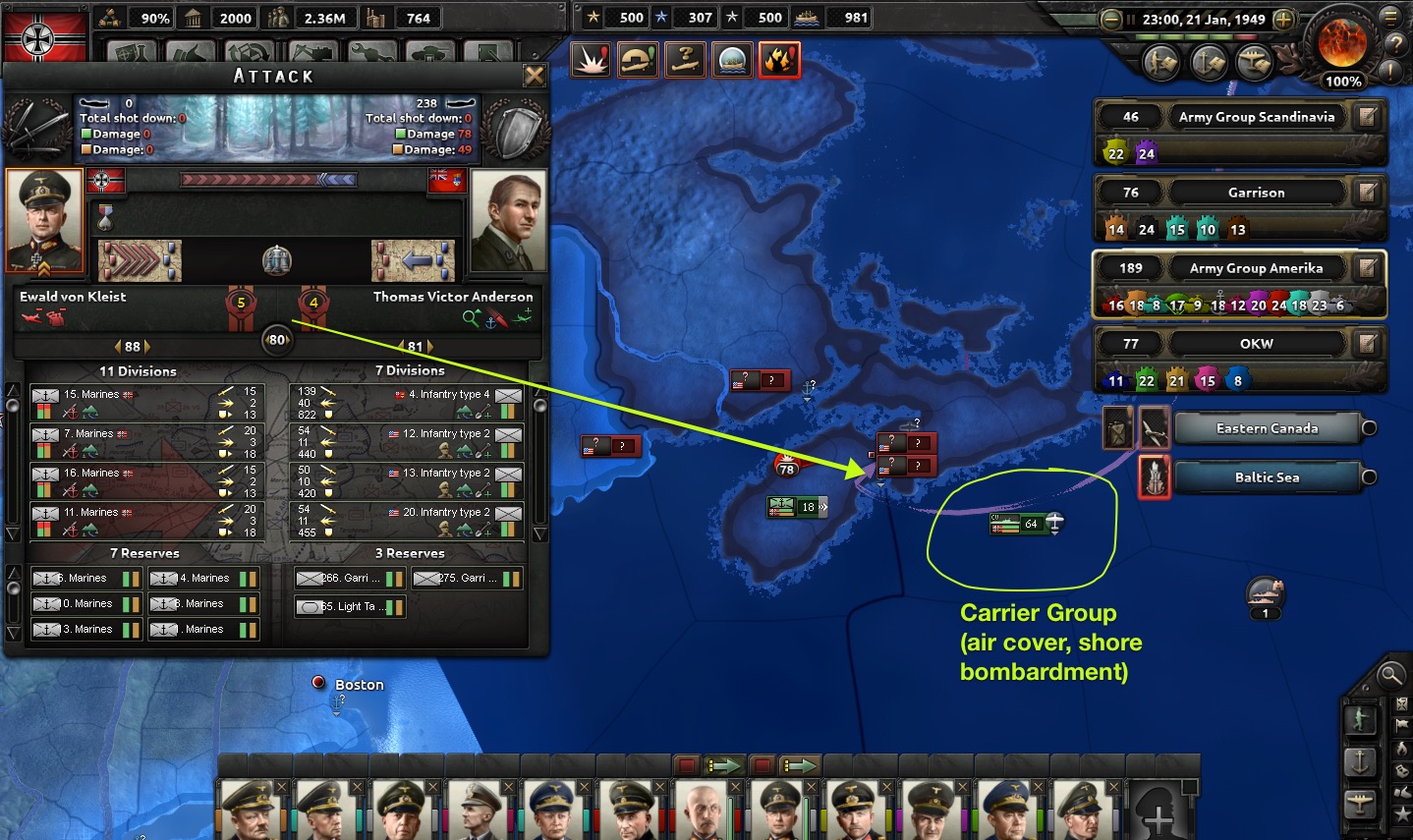Screen dimensions: 1413x840
Task: Pick the 12. Infantry type 2 row
Action: [x=407, y=442]
